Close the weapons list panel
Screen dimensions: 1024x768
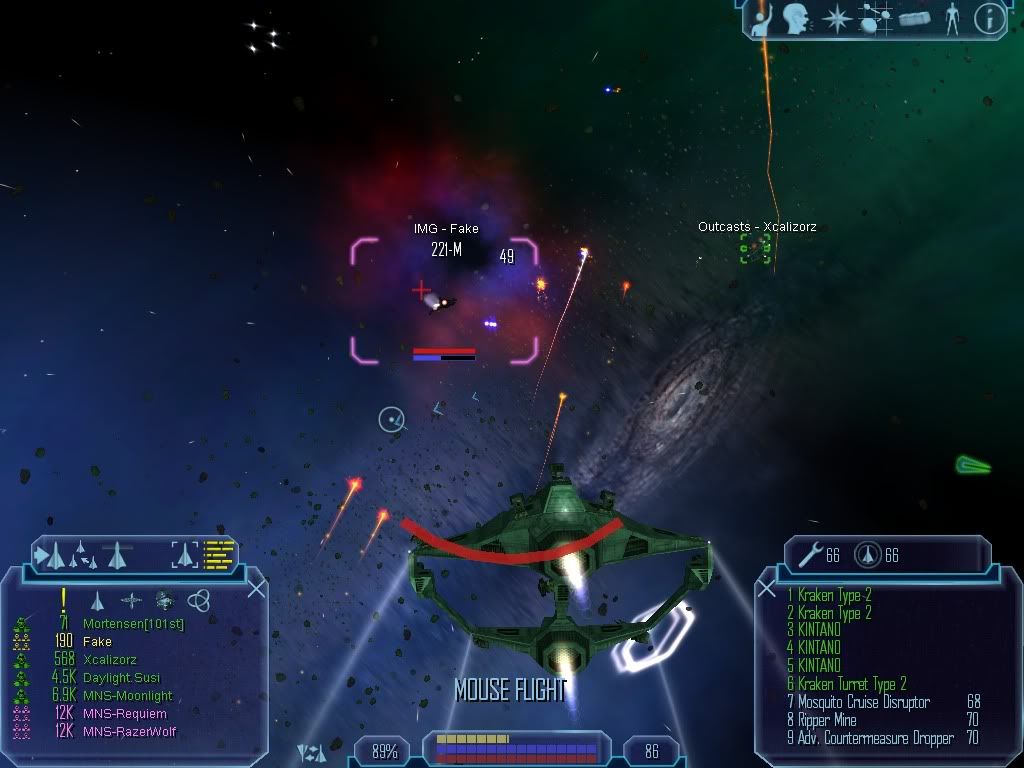click(767, 588)
